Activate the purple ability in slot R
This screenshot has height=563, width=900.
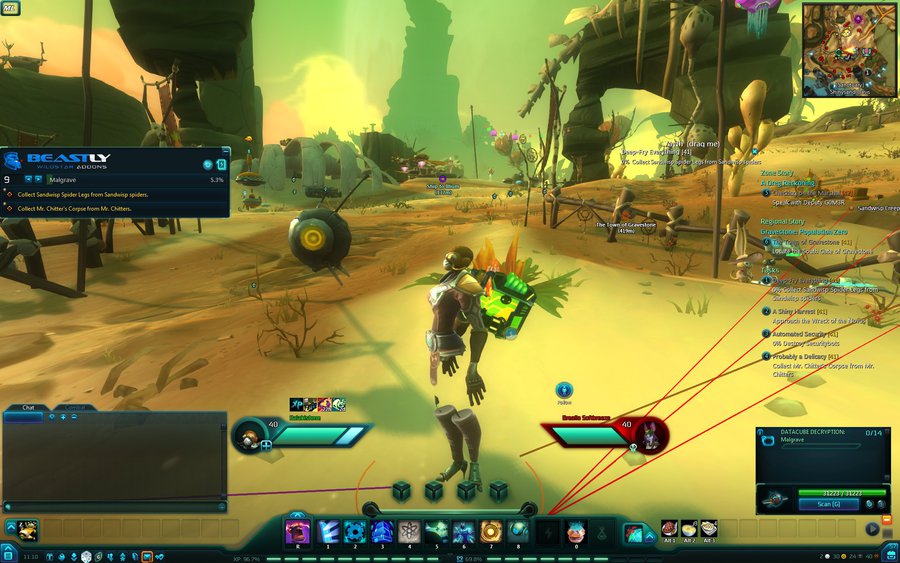(298, 531)
